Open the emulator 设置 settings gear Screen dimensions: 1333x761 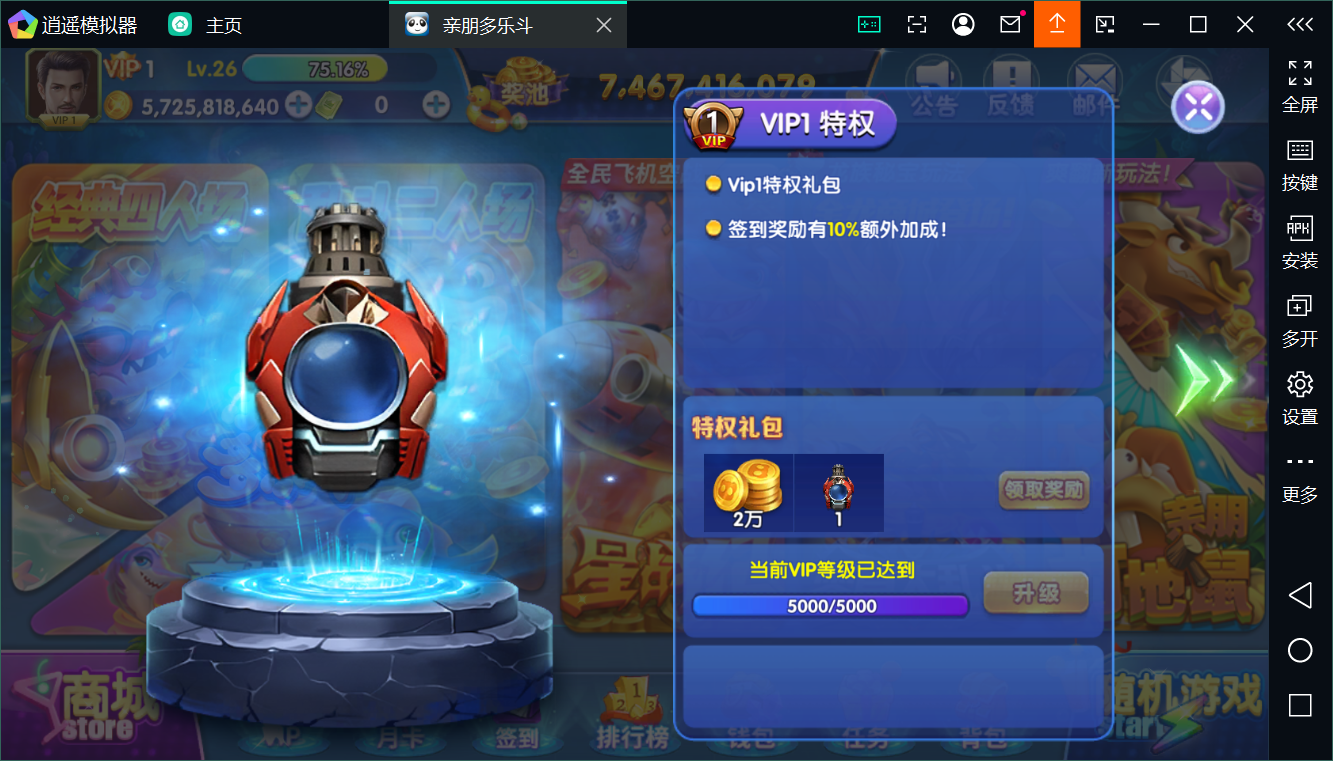(x=1299, y=395)
